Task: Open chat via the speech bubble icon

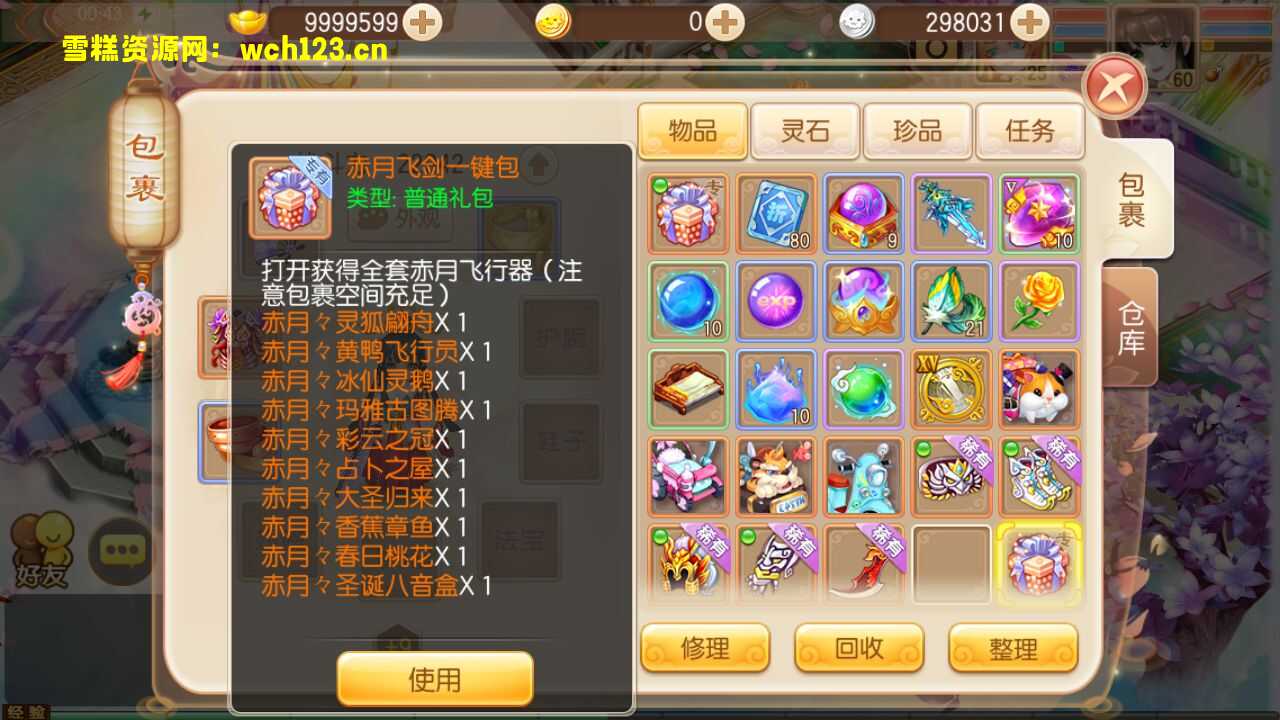Action: click(120, 550)
